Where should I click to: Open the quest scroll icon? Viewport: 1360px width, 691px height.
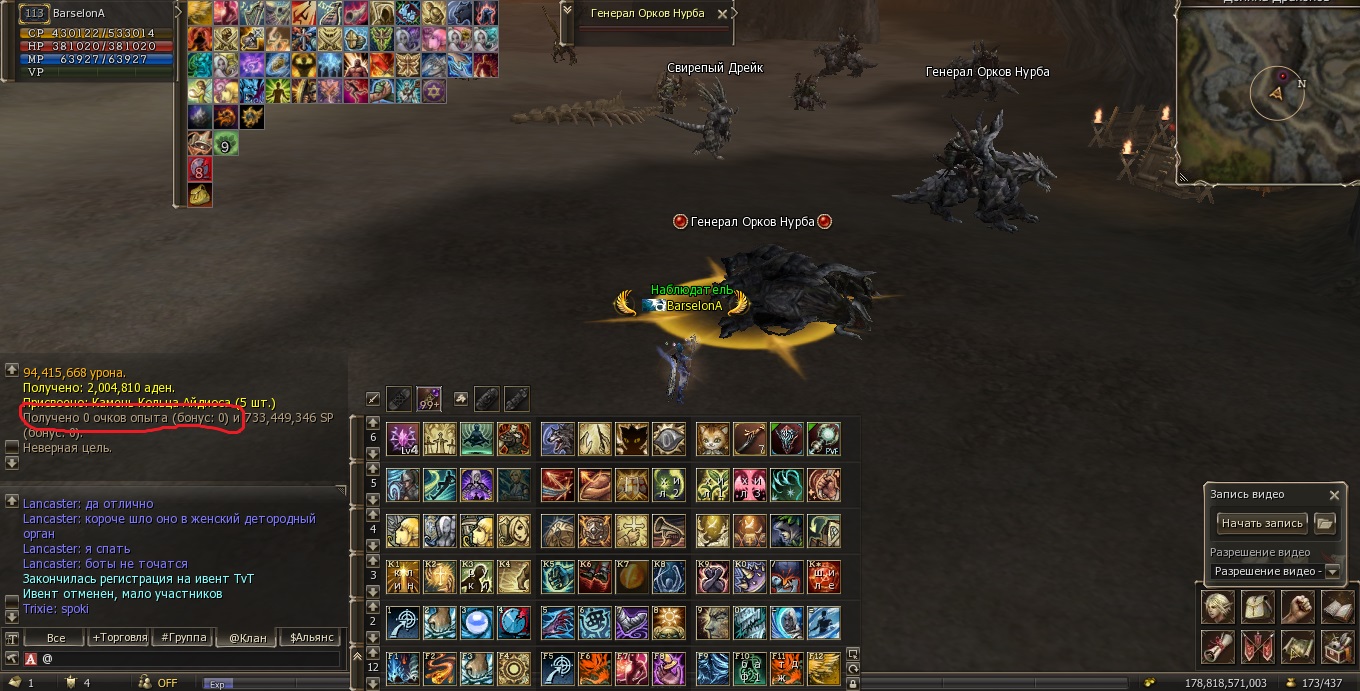[x=1217, y=647]
